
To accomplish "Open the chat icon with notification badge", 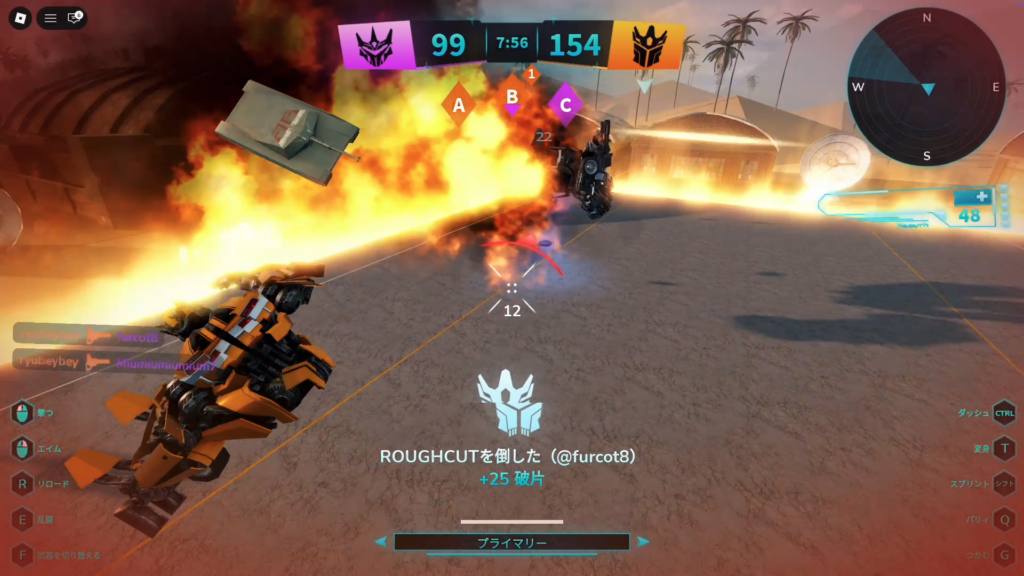I will coord(74,18).
